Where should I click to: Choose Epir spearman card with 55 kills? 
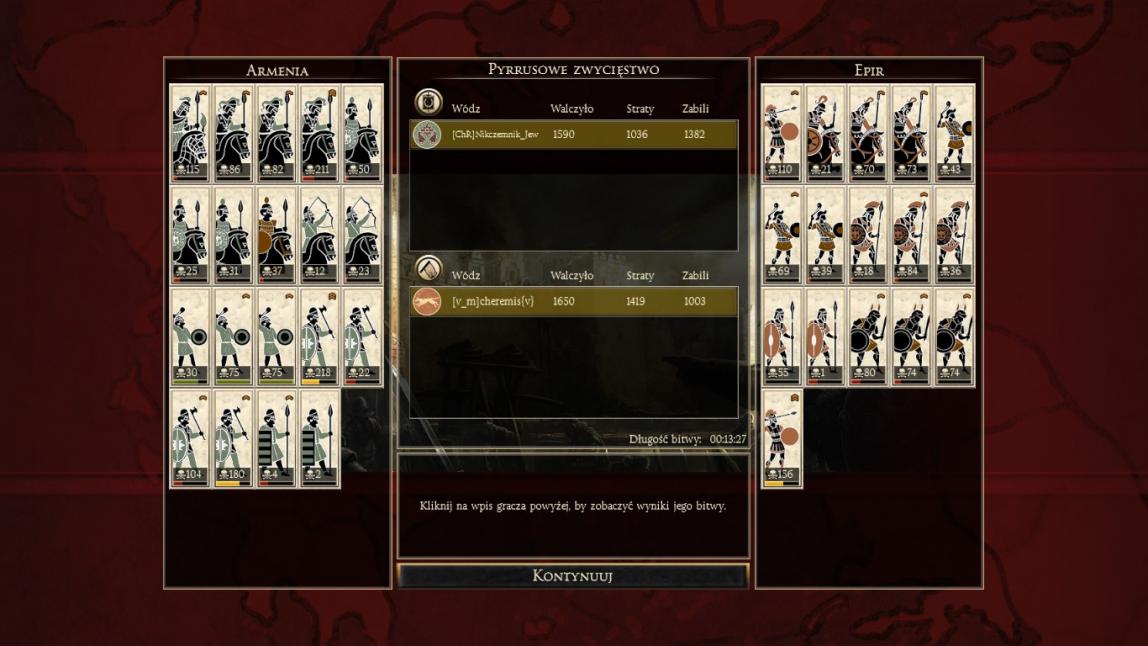[782, 336]
